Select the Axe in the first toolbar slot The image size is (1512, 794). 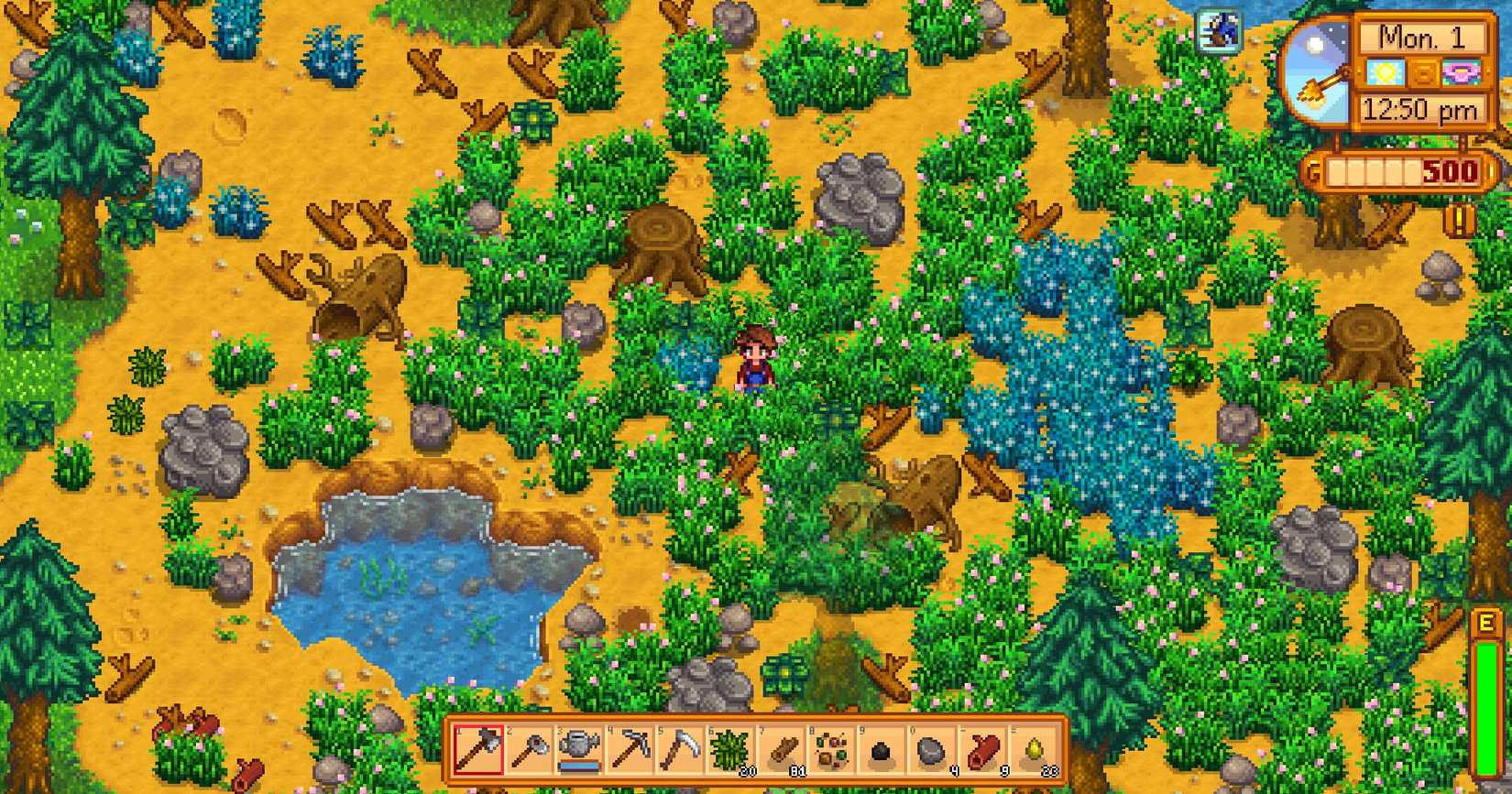pos(479,749)
